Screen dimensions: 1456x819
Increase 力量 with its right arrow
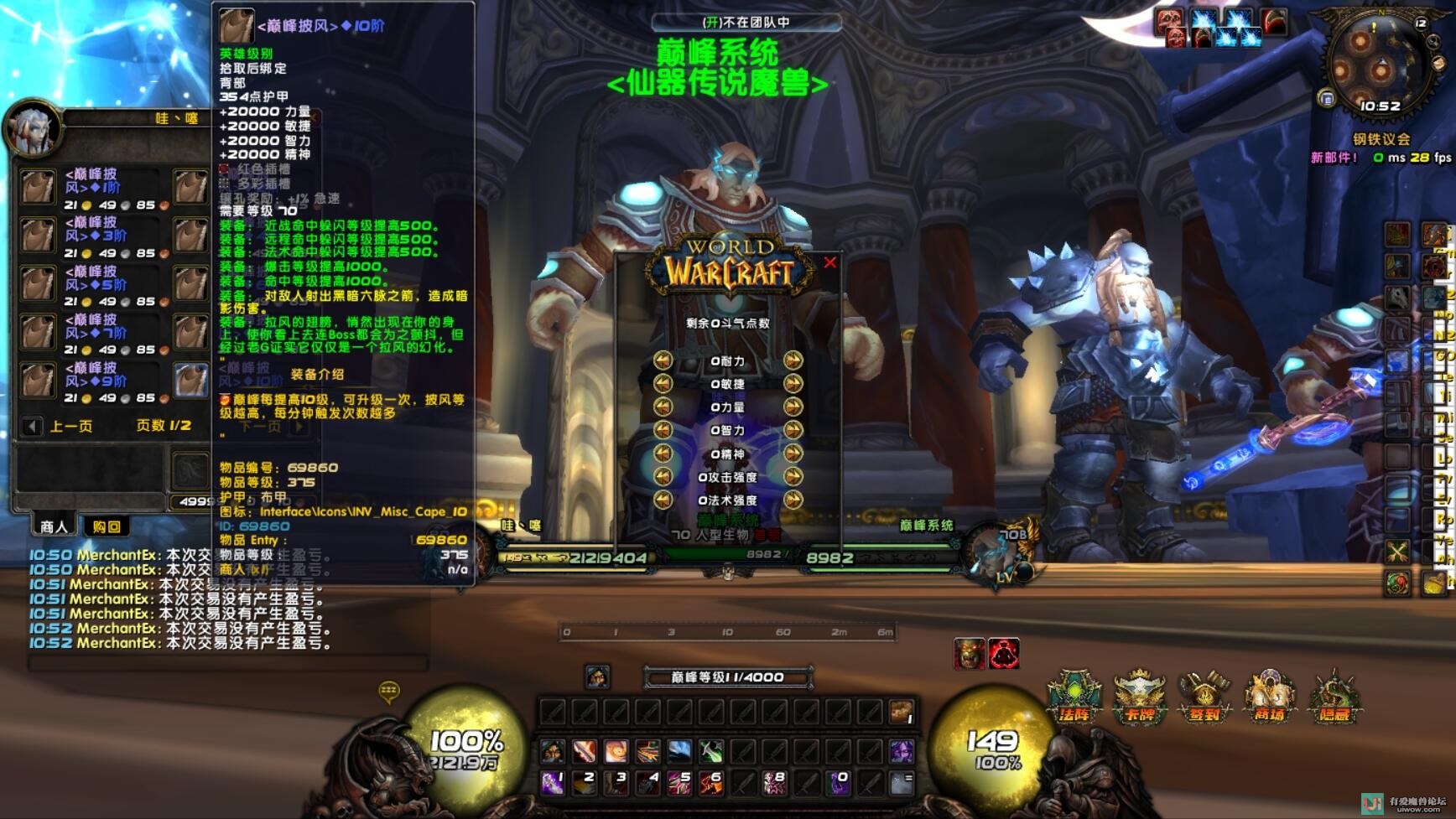point(793,407)
